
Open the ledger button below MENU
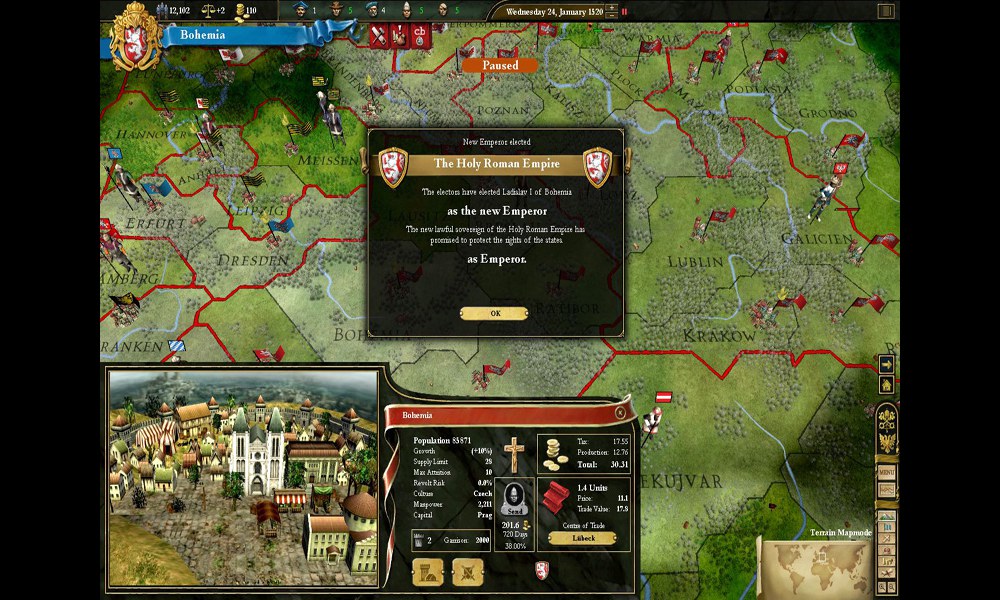pos(886,491)
